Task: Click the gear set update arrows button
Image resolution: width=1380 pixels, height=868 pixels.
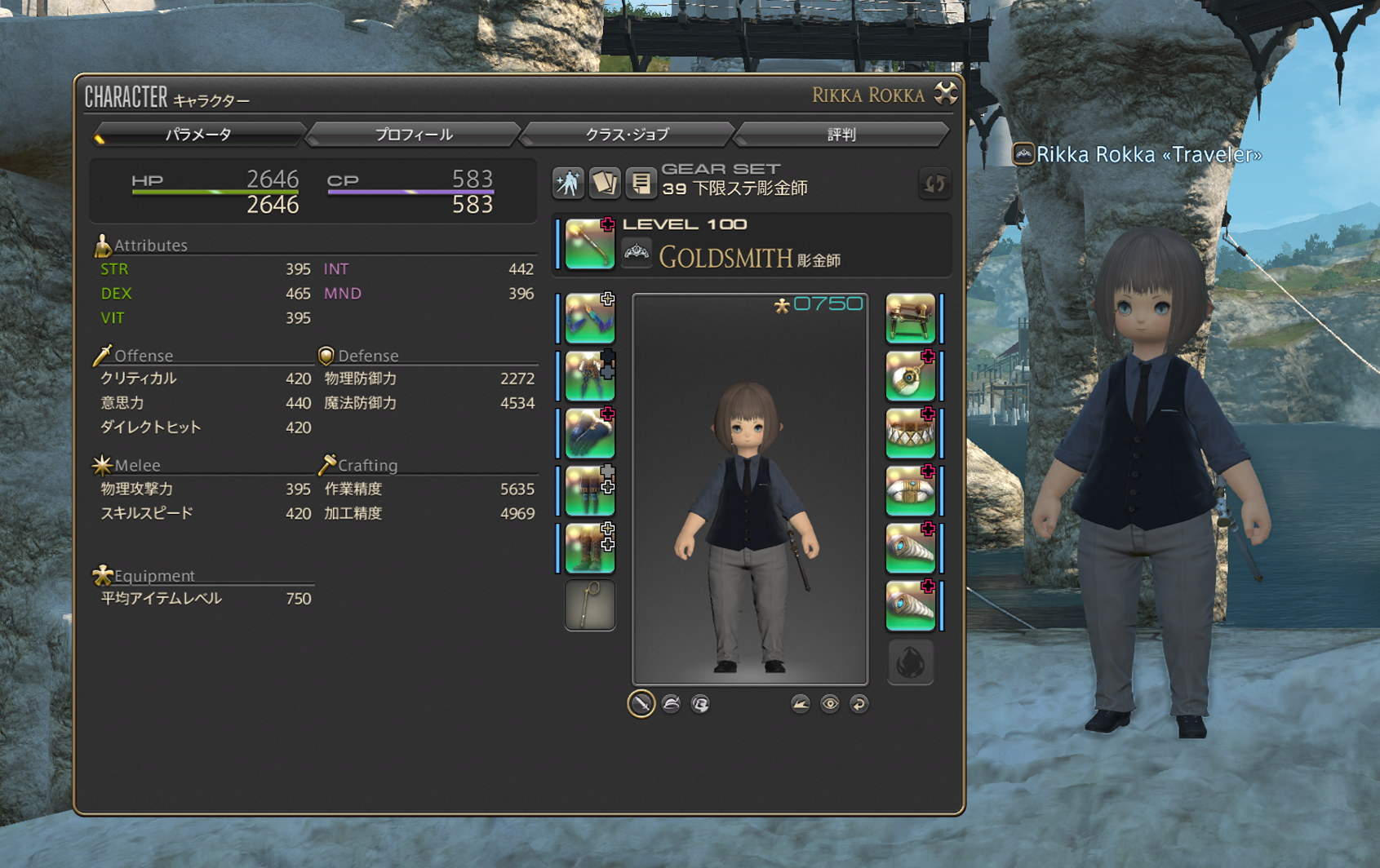Action: pyautogui.click(x=934, y=184)
